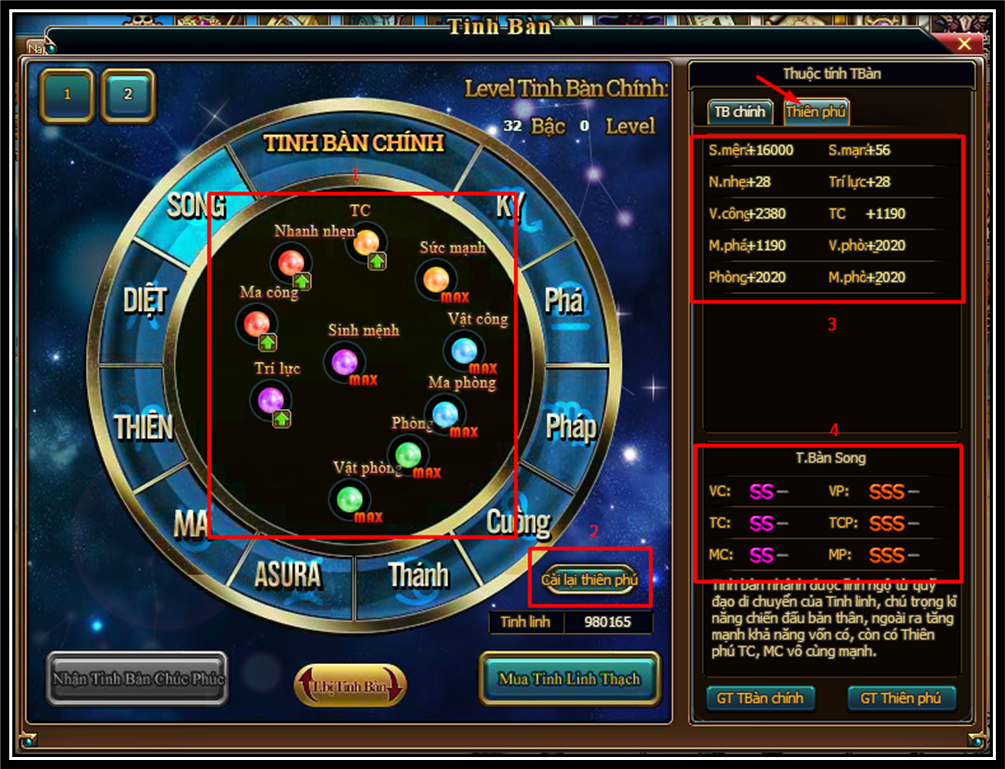Switch to page 2 button
This screenshot has height=769, width=1005.
point(128,95)
